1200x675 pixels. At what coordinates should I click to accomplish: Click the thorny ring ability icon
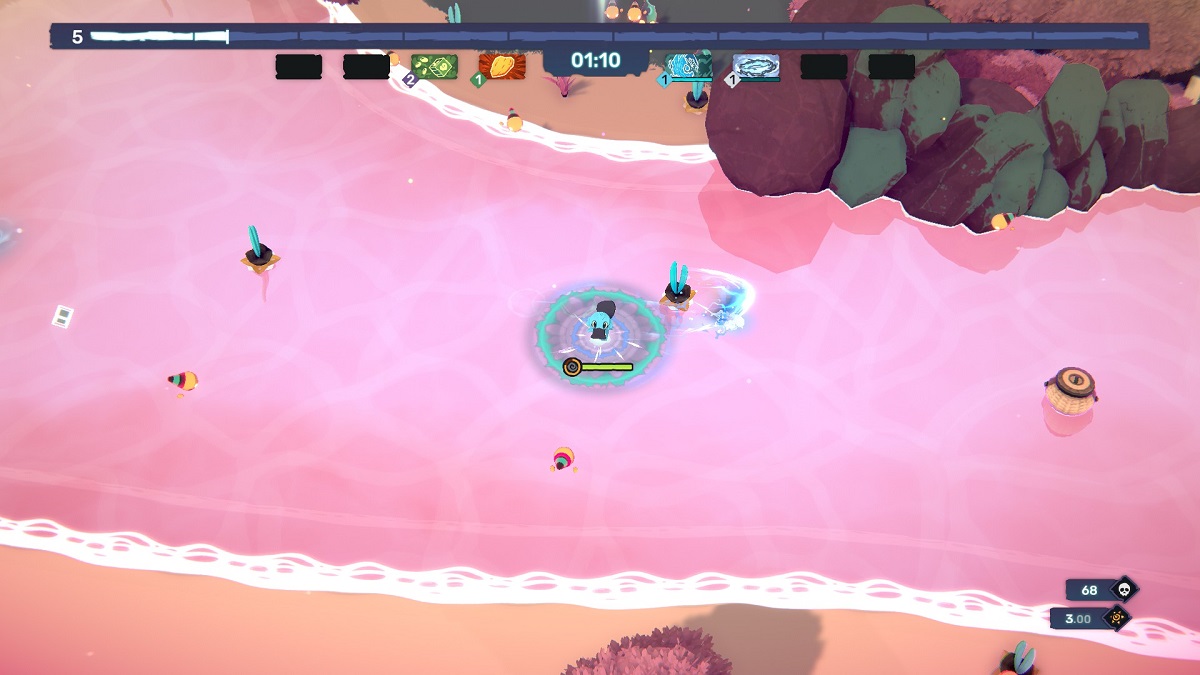(x=756, y=67)
